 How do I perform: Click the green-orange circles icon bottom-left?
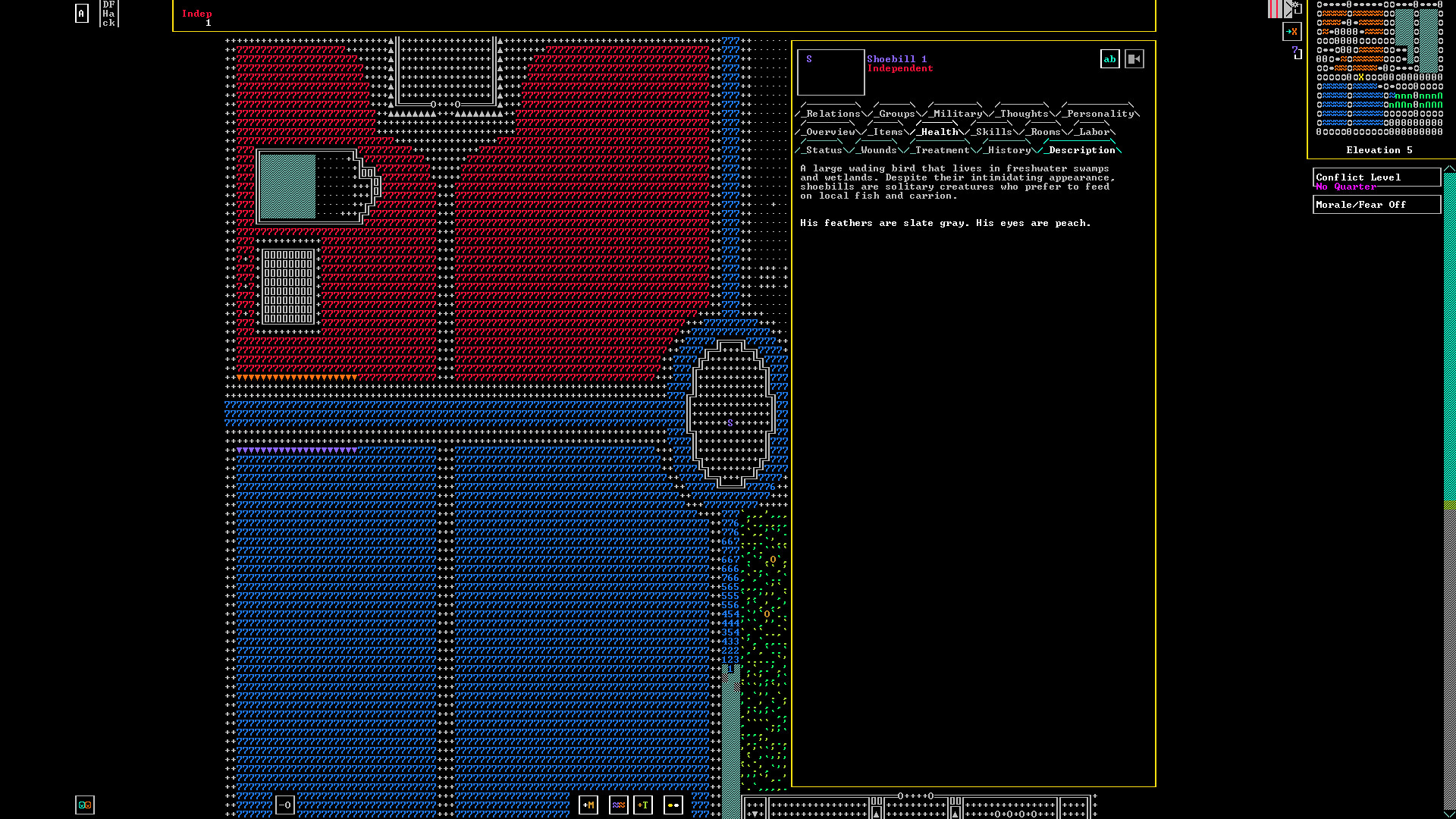[x=84, y=805]
